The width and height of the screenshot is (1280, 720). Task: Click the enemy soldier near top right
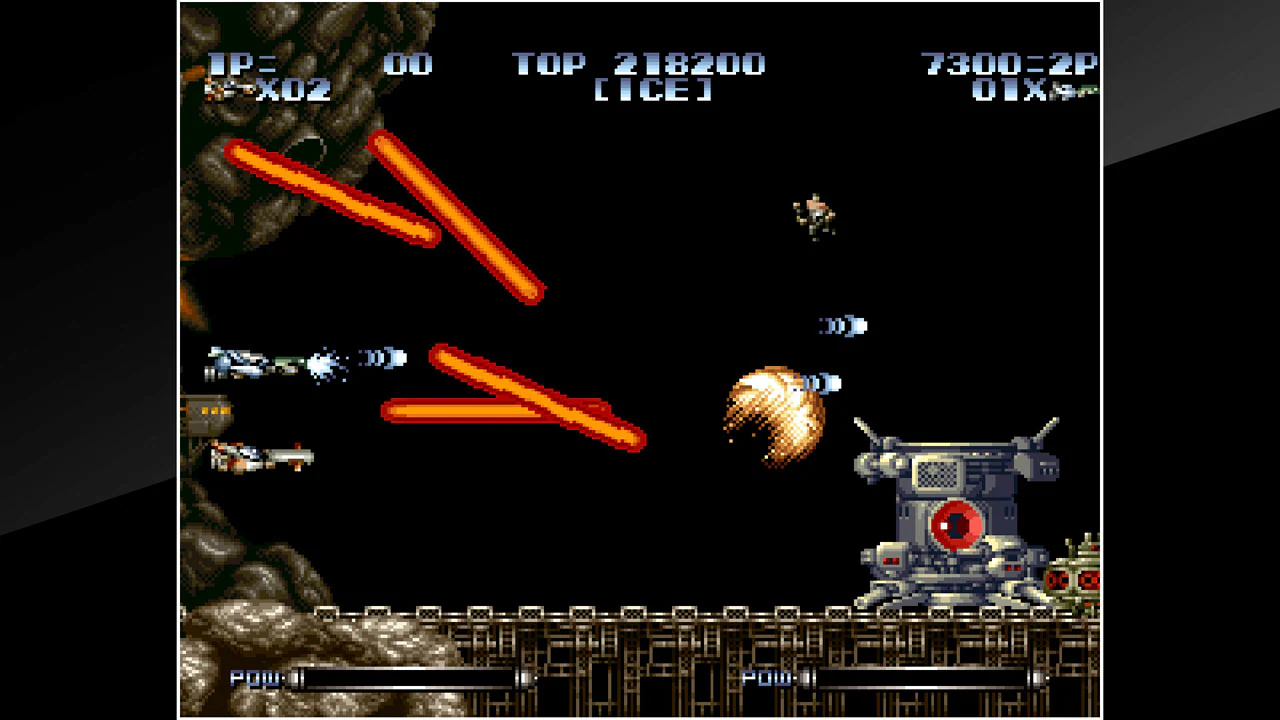click(813, 215)
